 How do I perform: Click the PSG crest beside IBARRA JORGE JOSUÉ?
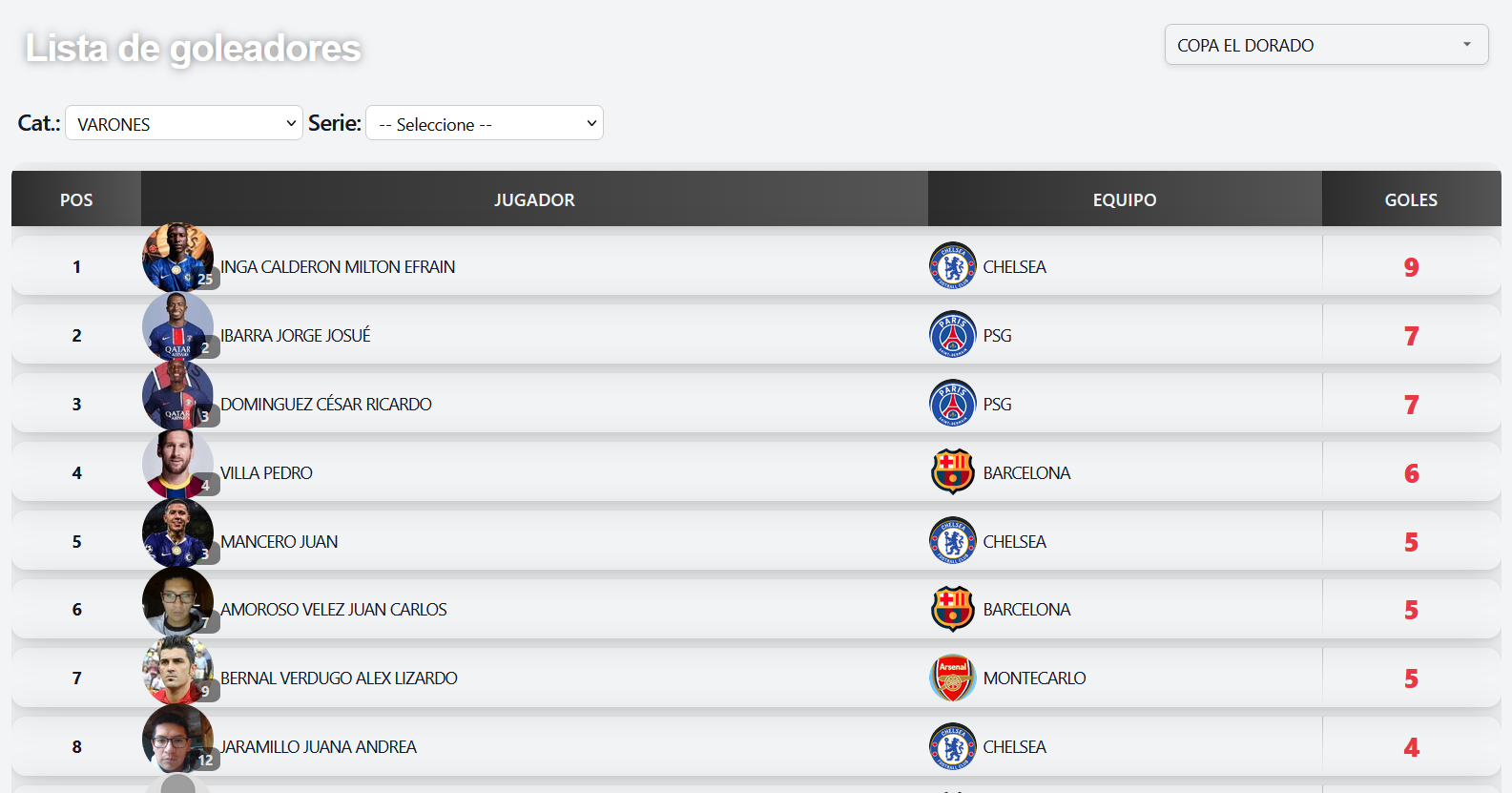(952, 335)
